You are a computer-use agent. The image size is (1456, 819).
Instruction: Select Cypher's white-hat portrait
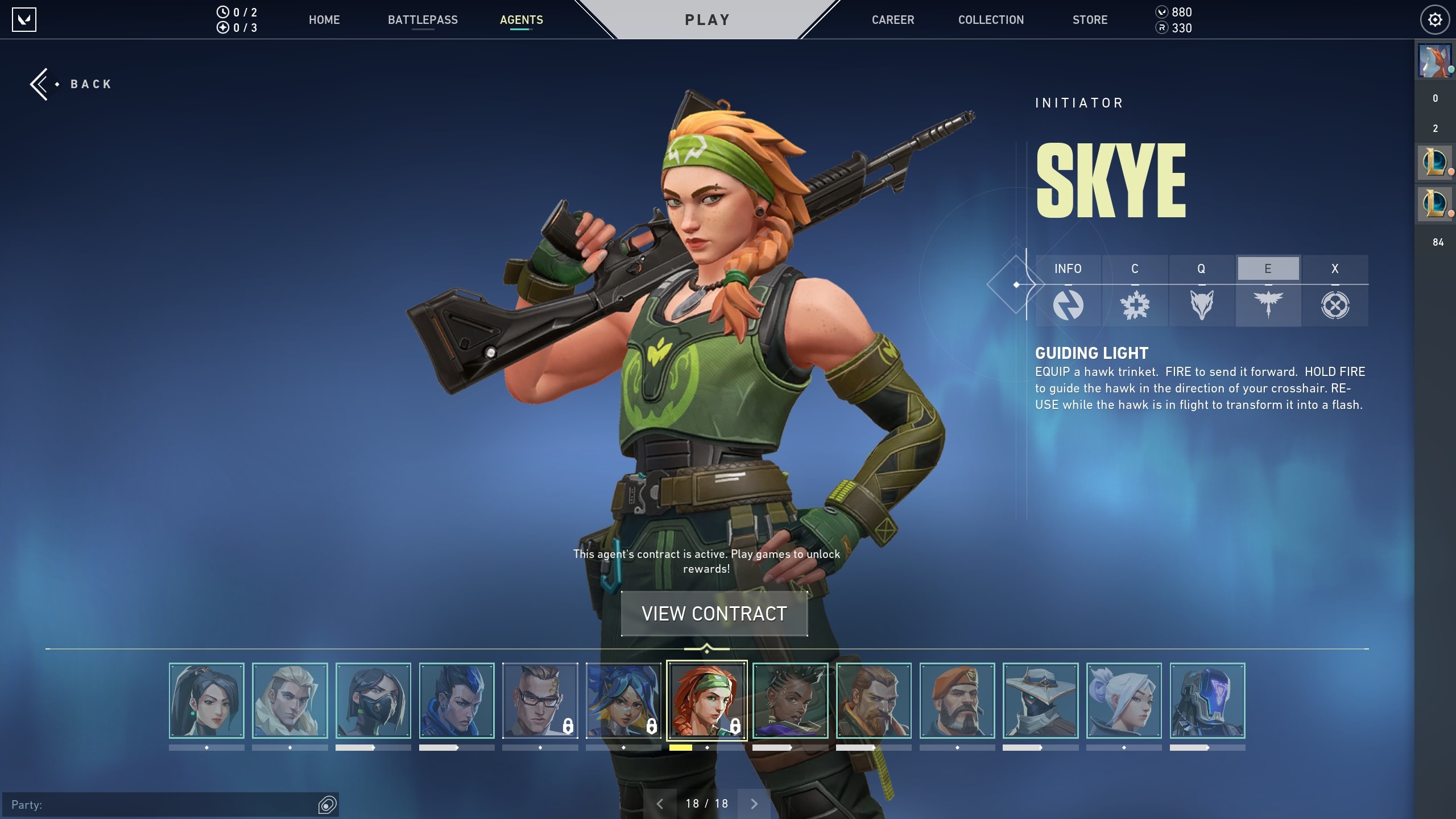(x=1040, y=701)
